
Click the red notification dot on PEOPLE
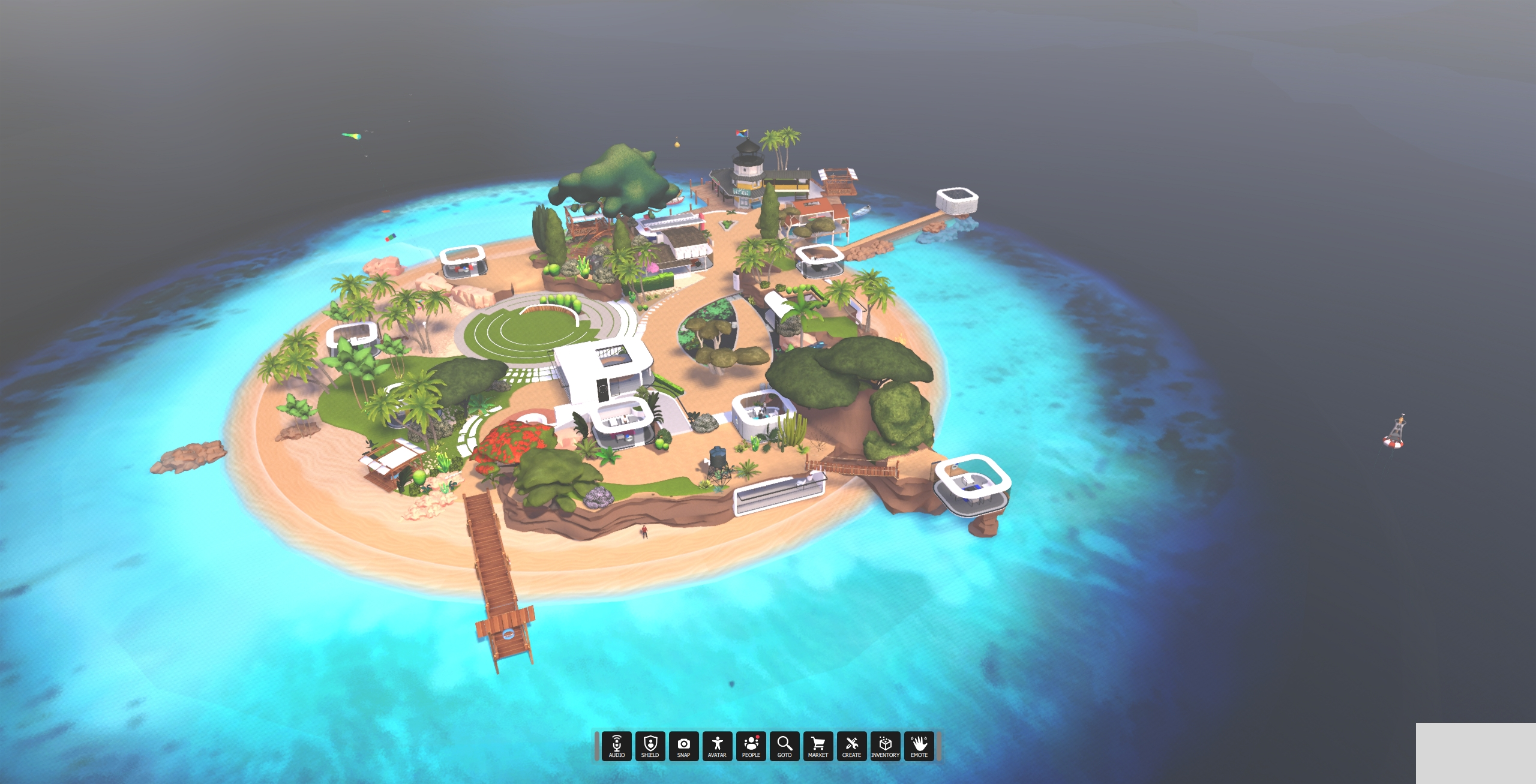[x=758, y=737]
